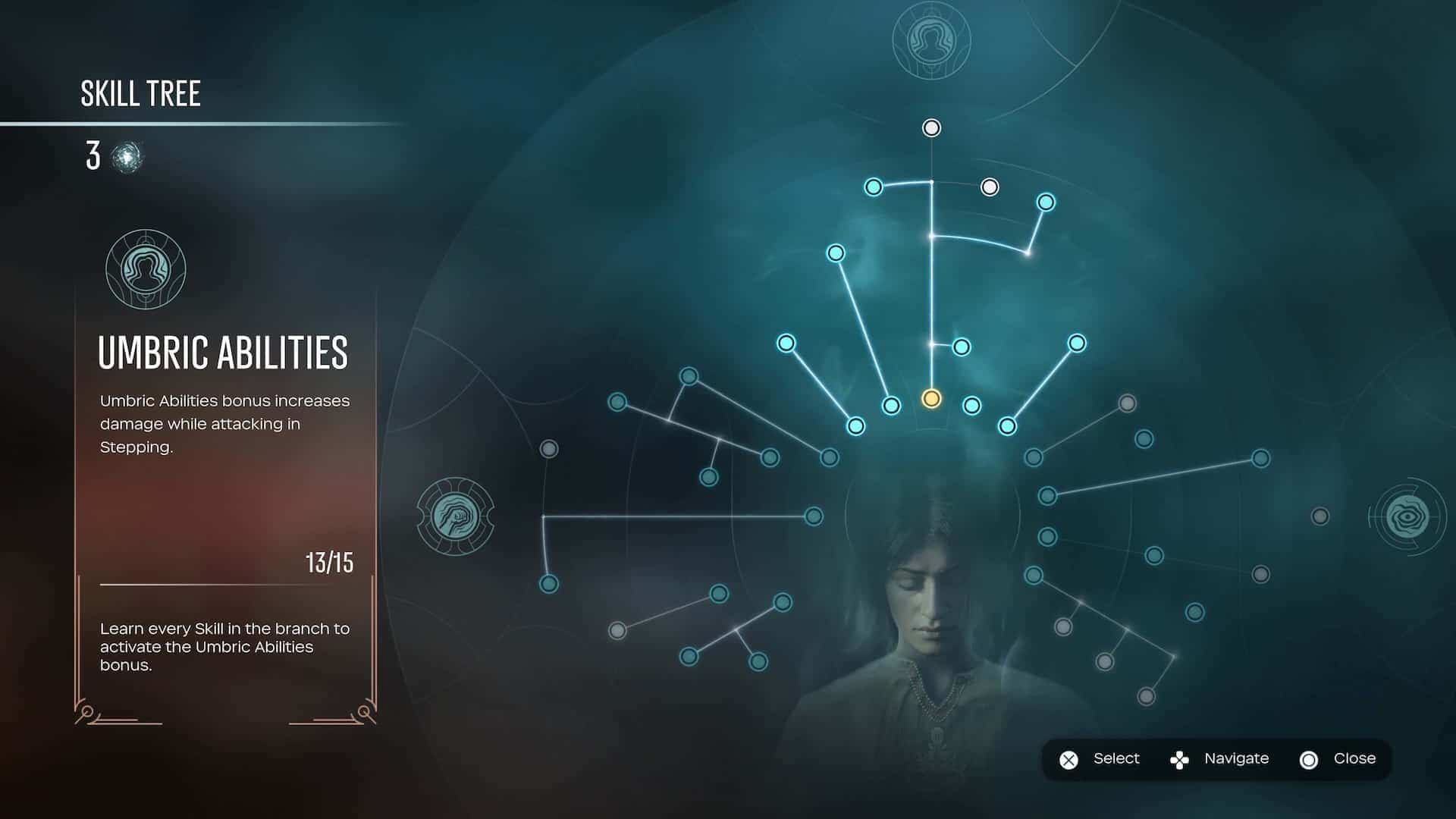The image size is (1456, 819).
Task: Open the eye emblem skill branch
Action: pyautogui.click(x=1407, y=516)
